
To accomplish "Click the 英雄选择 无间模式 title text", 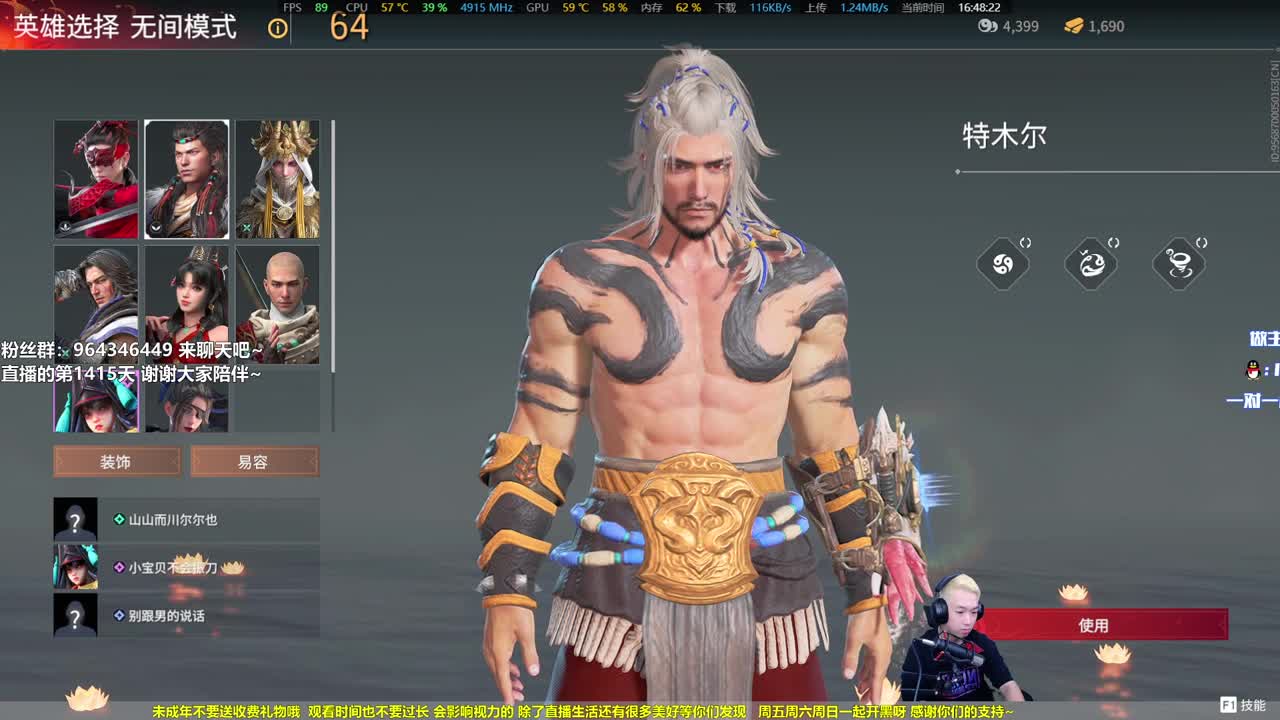I will tap(122, 27).
